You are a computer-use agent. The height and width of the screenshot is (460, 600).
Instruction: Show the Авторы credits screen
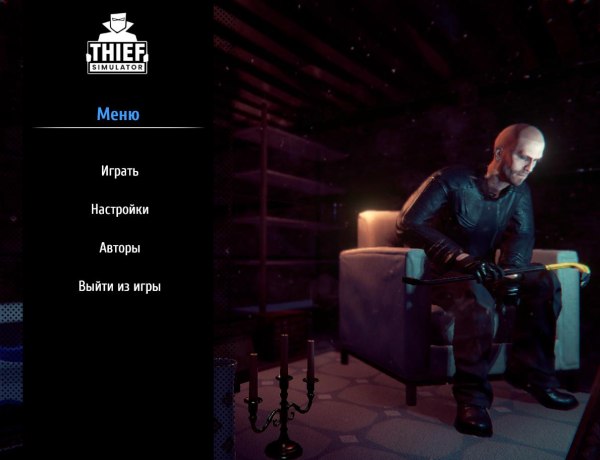[119, 248]
